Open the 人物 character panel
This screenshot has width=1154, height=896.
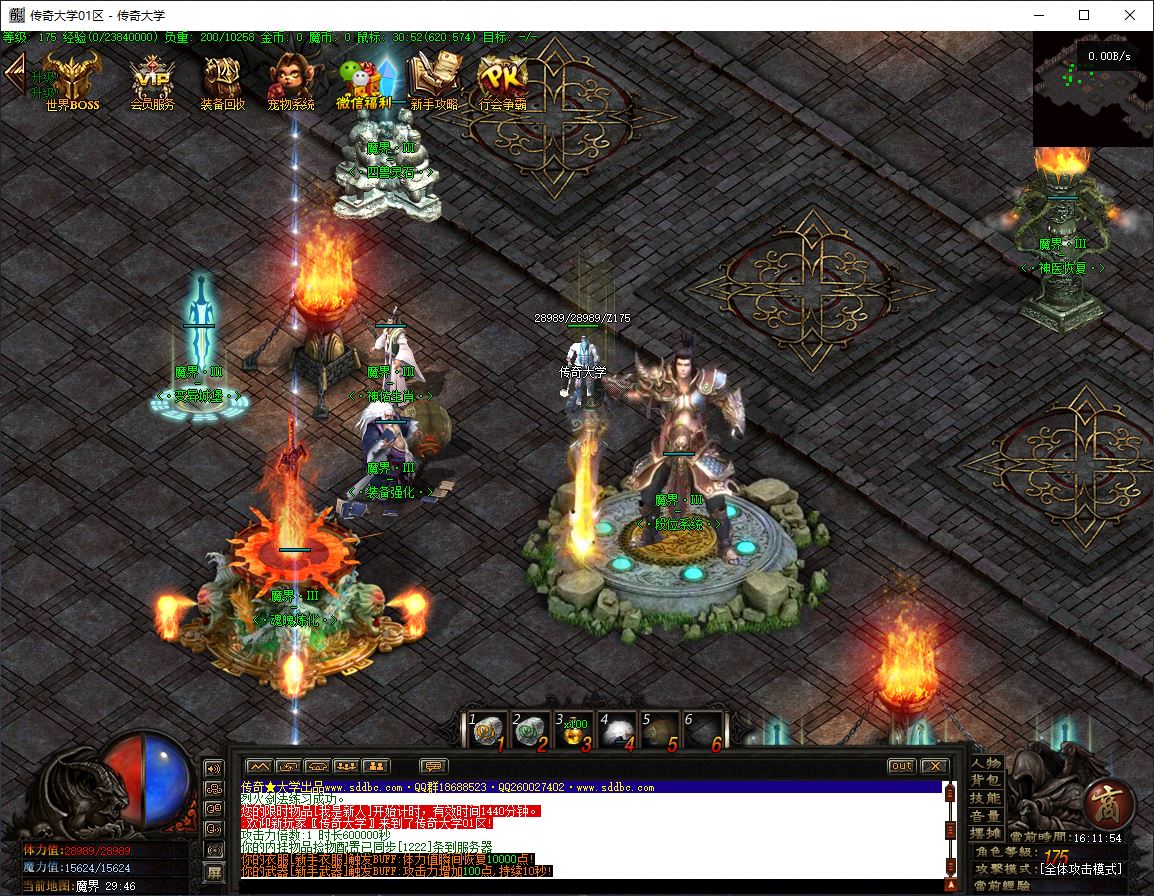[986, 763]
